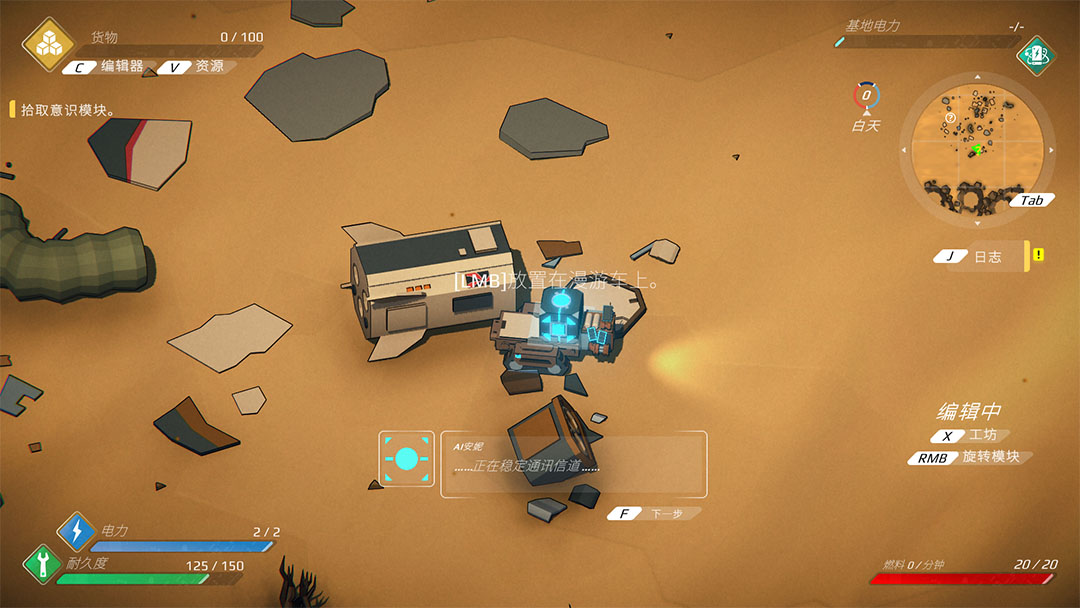Click the wrench durability icon
This screenshot has height=608, width=1080.
click(42, 563)
